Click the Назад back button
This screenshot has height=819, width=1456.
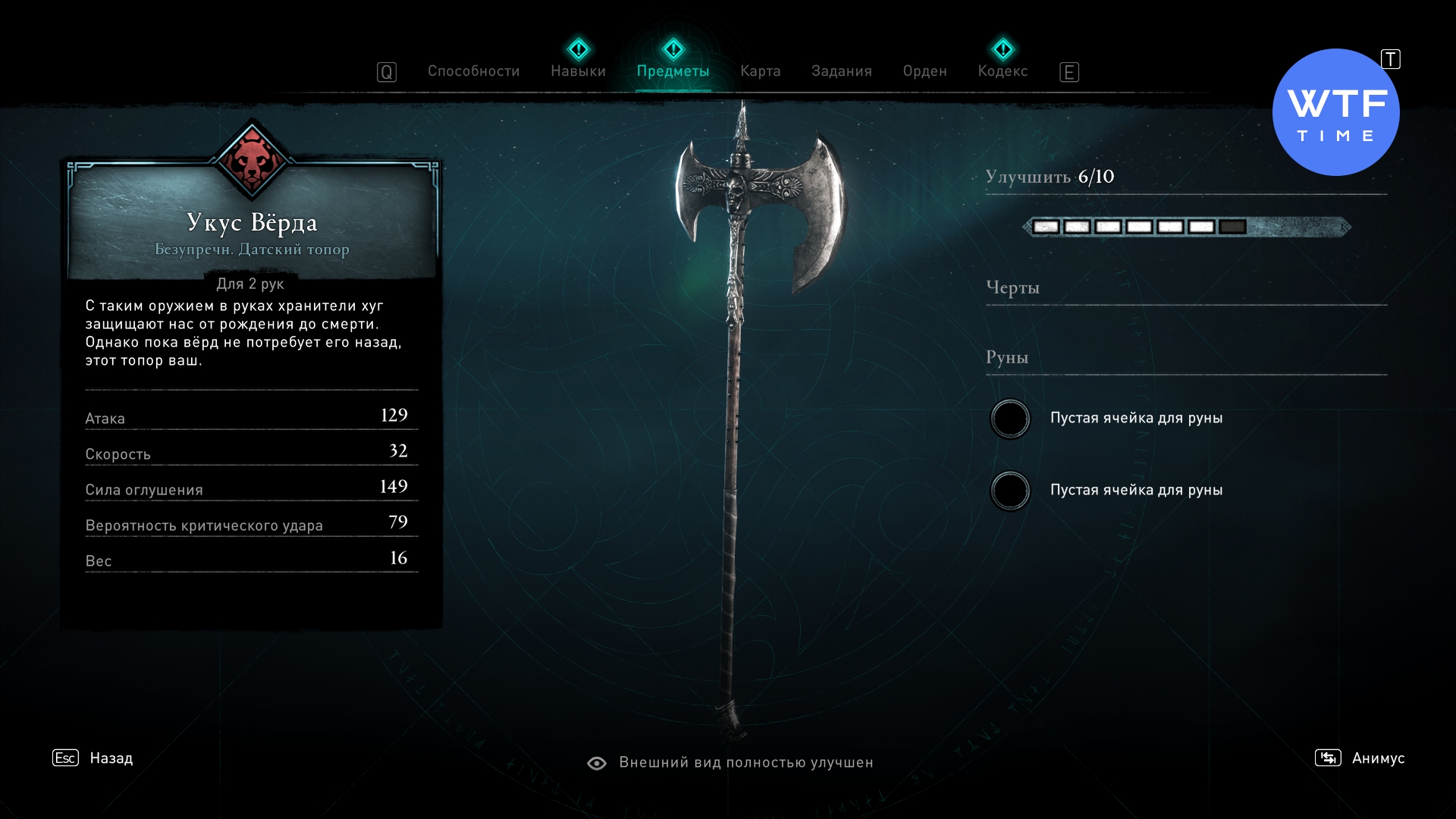[110, 758]
